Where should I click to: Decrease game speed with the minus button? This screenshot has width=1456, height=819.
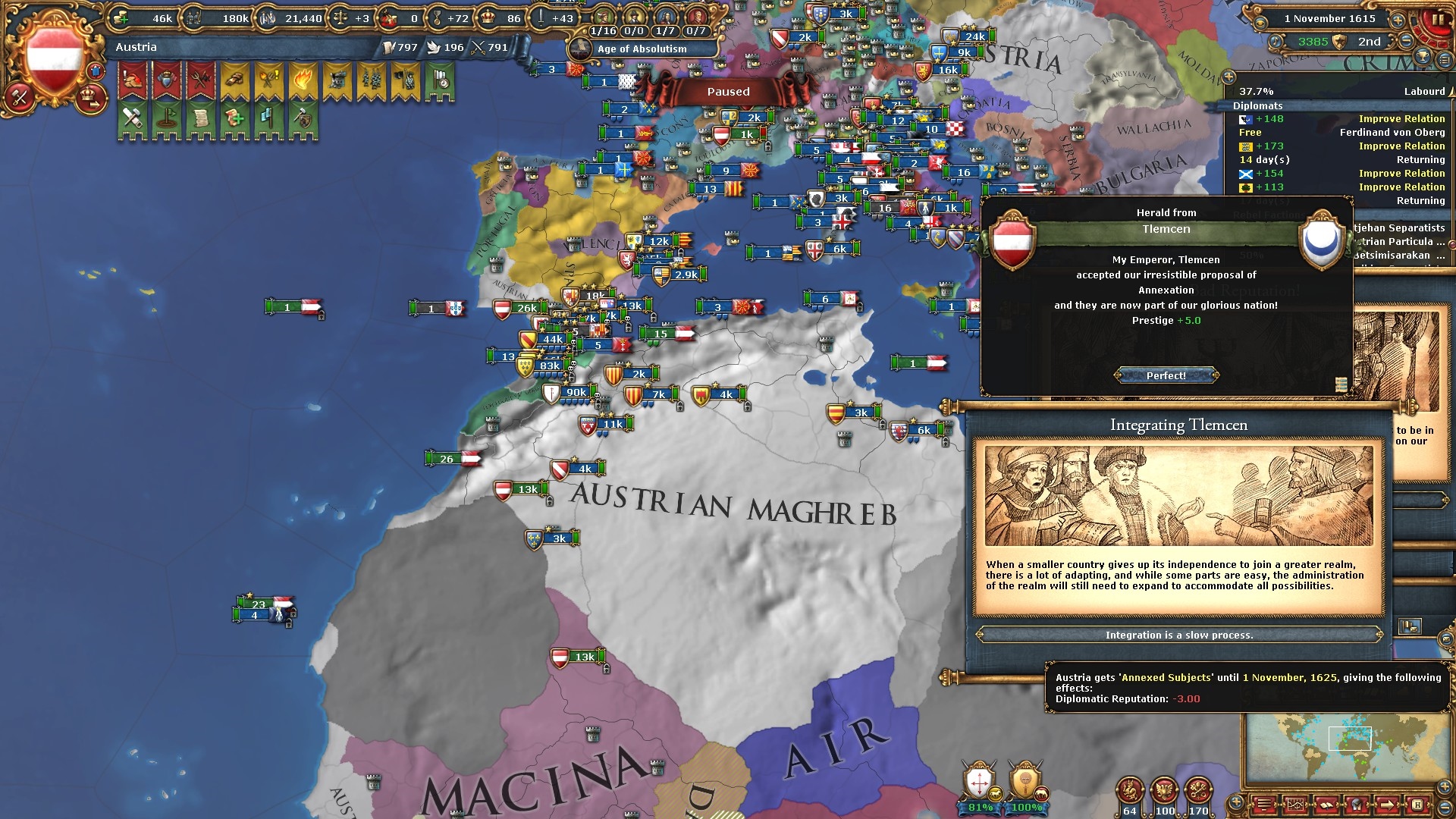1406,41
